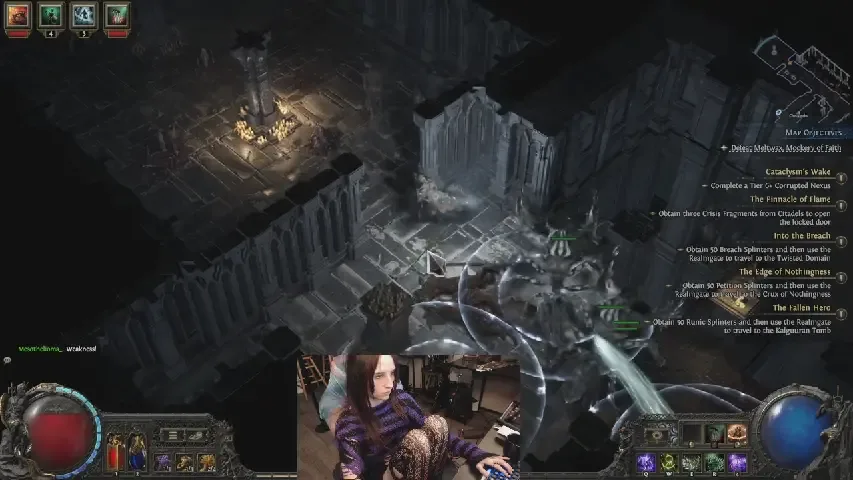Cast the green skill bound to R
The height and width of the screenshot is (480, 853).
pos(713,462)
